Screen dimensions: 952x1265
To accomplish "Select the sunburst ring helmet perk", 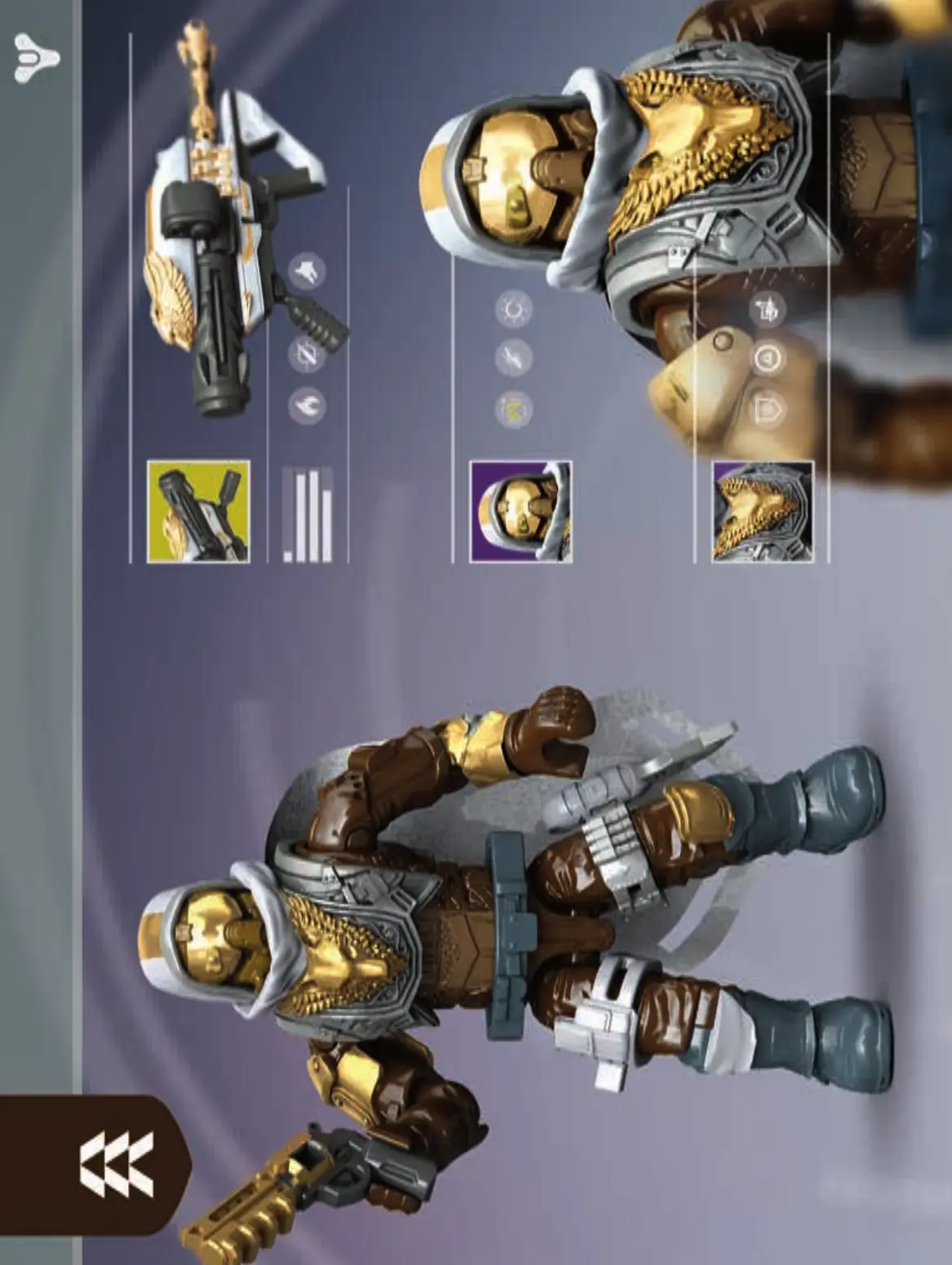I will click(x=514, y=309).
